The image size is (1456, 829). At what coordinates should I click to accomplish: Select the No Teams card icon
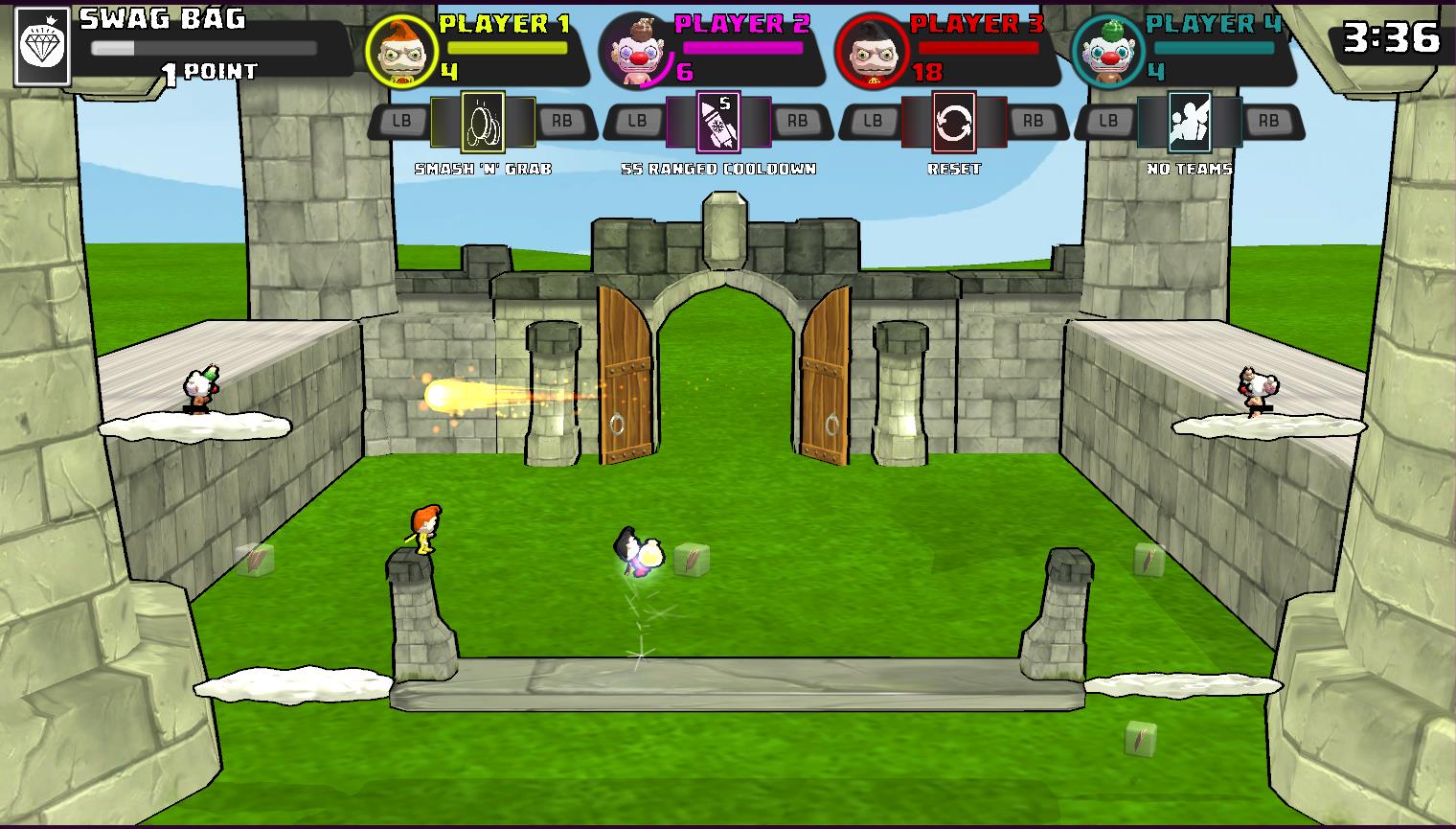(x=1189, y=122)
